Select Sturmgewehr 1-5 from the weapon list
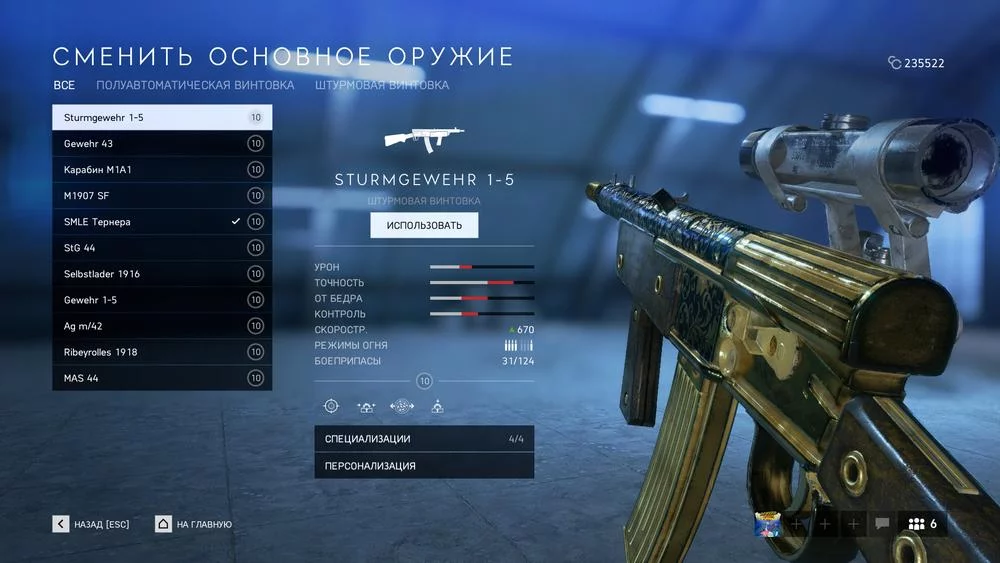 pyautogui.click(x=160, y=117)
